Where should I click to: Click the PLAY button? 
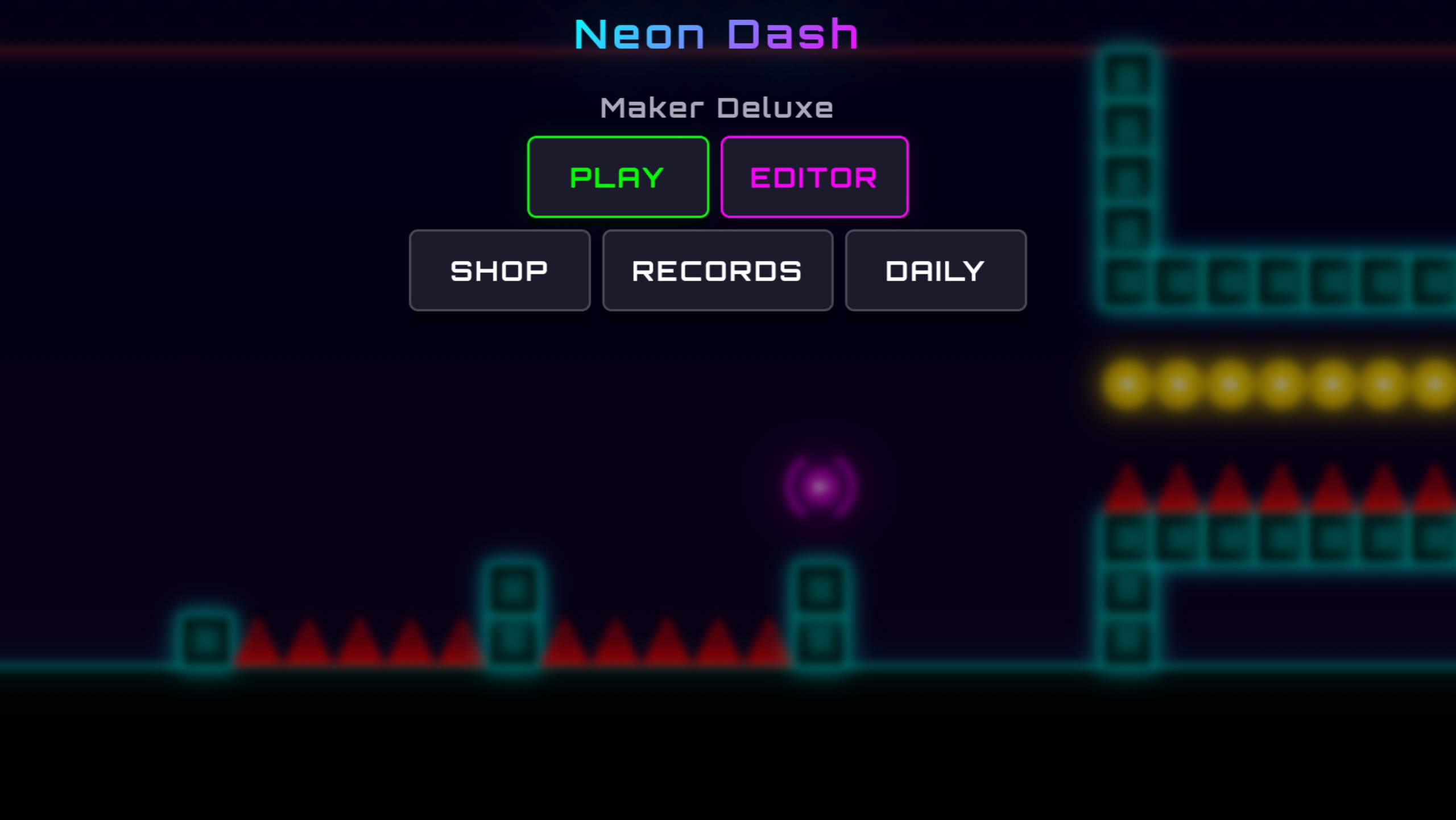tap(618, 176)
